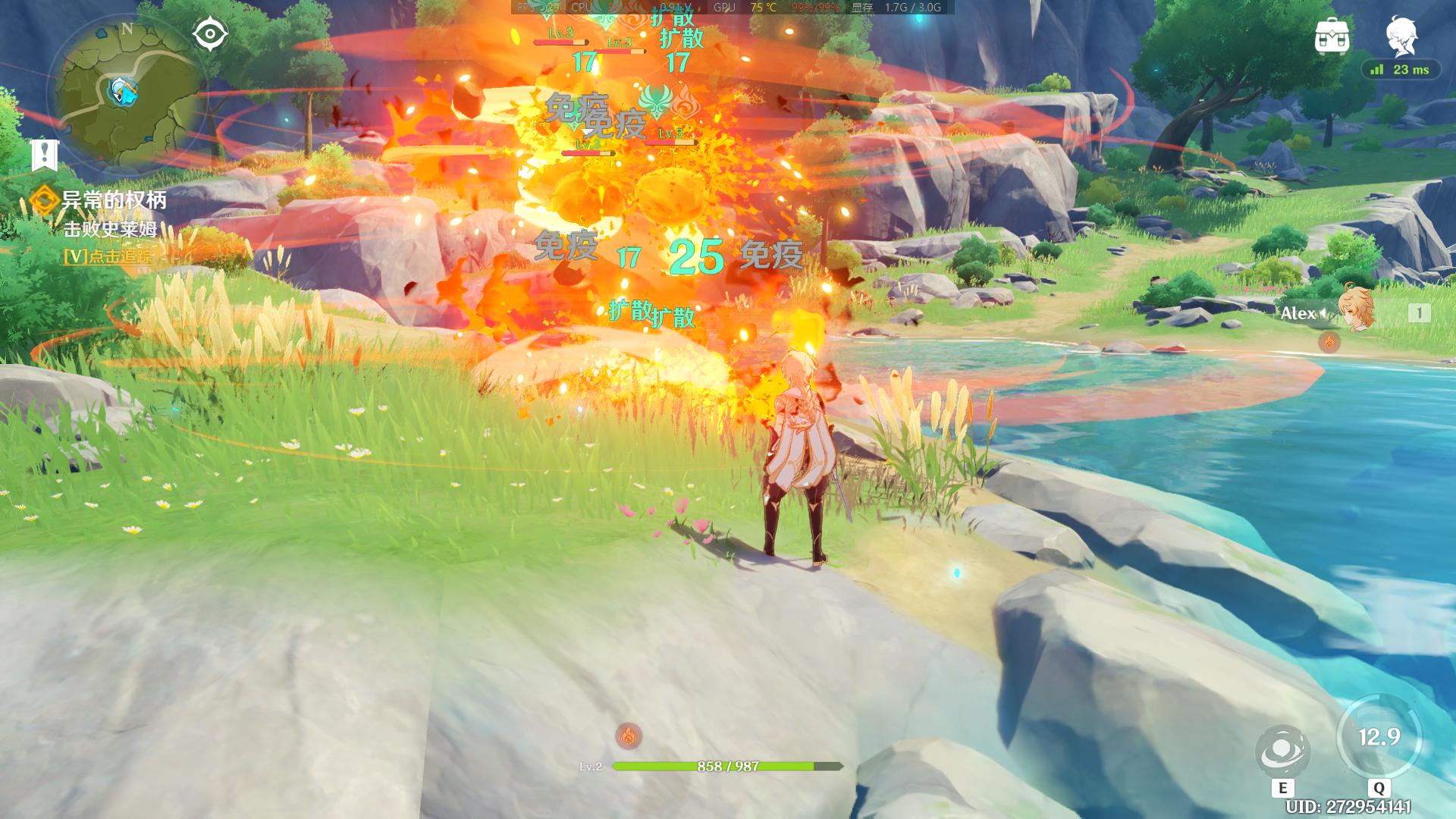Open the Paimon main menu

1400,36
